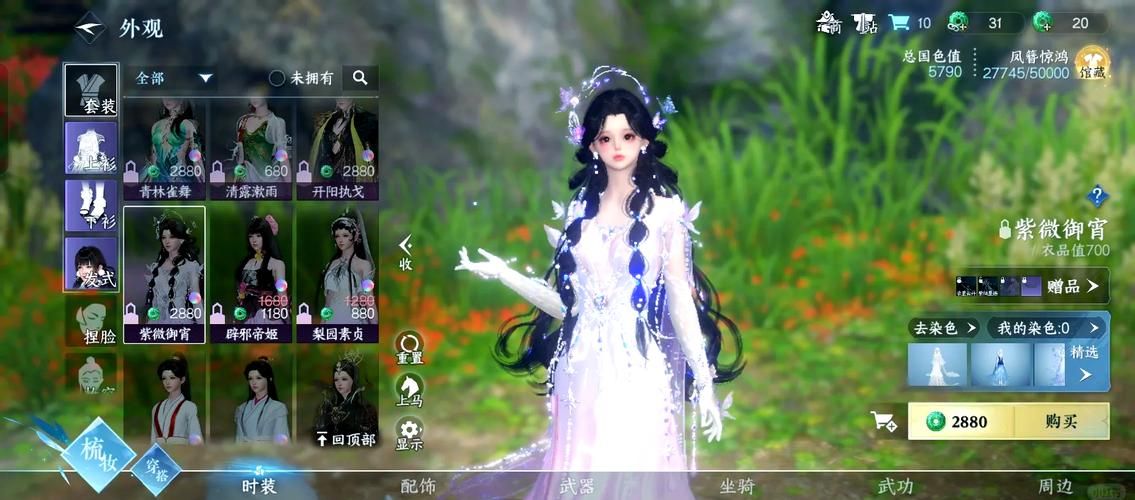
Task: Choose the 开阳执戈 outfit
Action: click(x=337, y=150)
